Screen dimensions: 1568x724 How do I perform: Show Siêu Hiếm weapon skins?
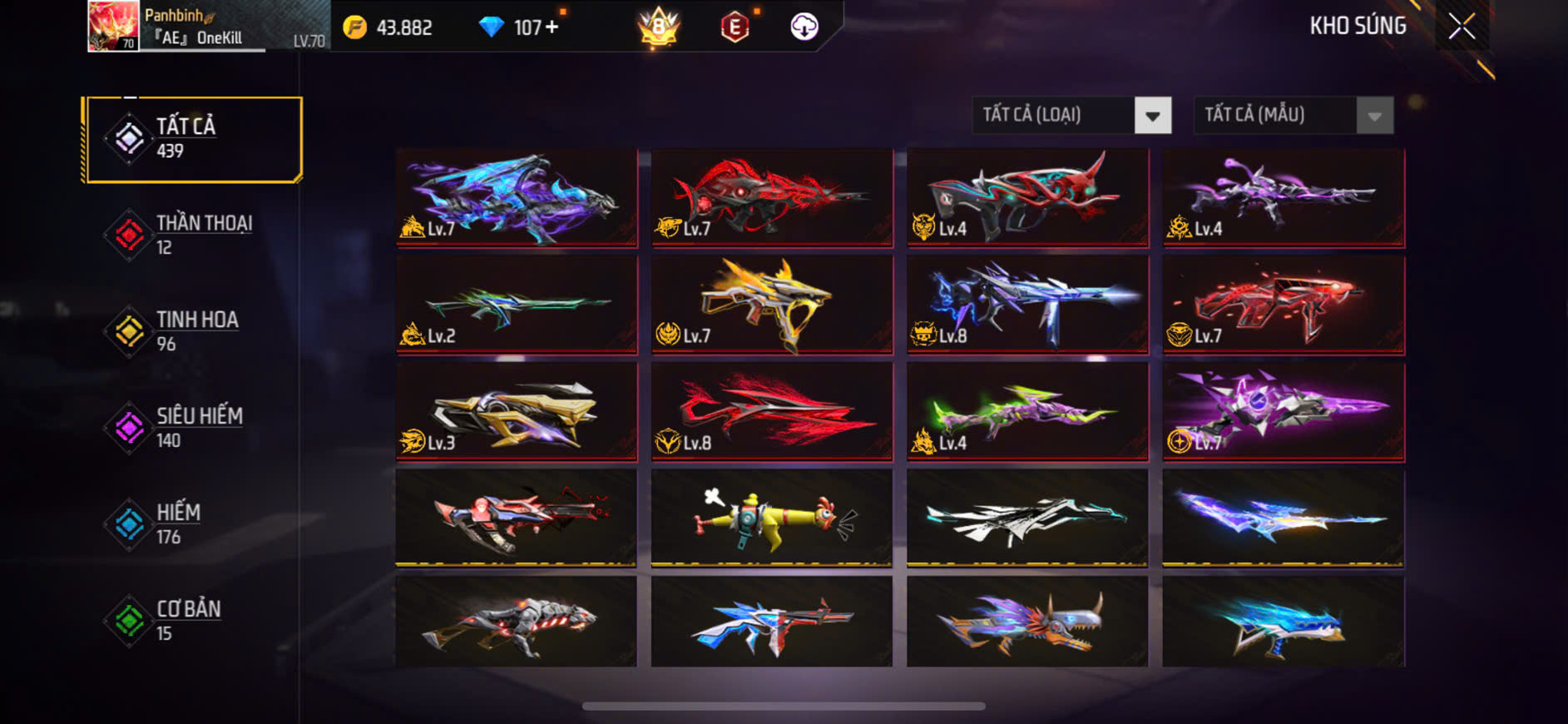(x=193, y=428)
